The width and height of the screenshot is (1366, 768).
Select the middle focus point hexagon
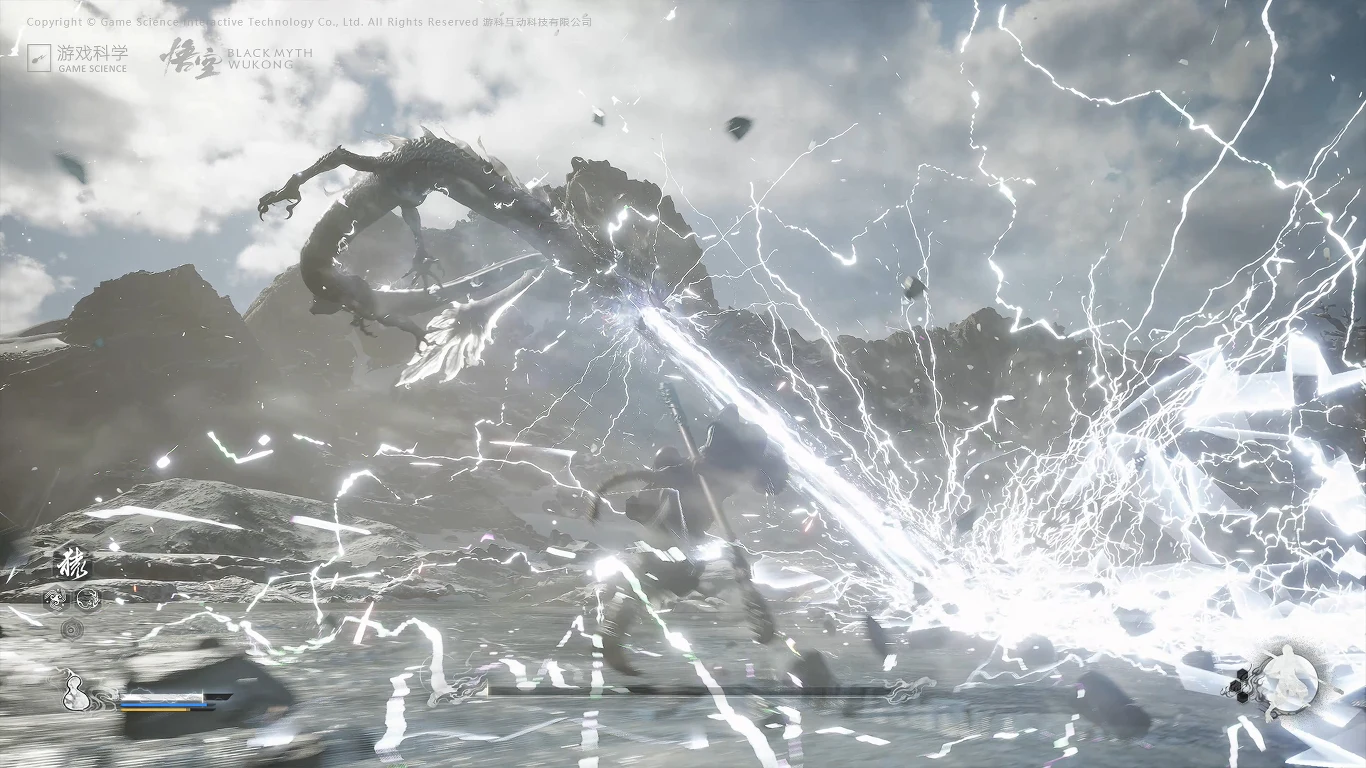(x=1234, y=686)
